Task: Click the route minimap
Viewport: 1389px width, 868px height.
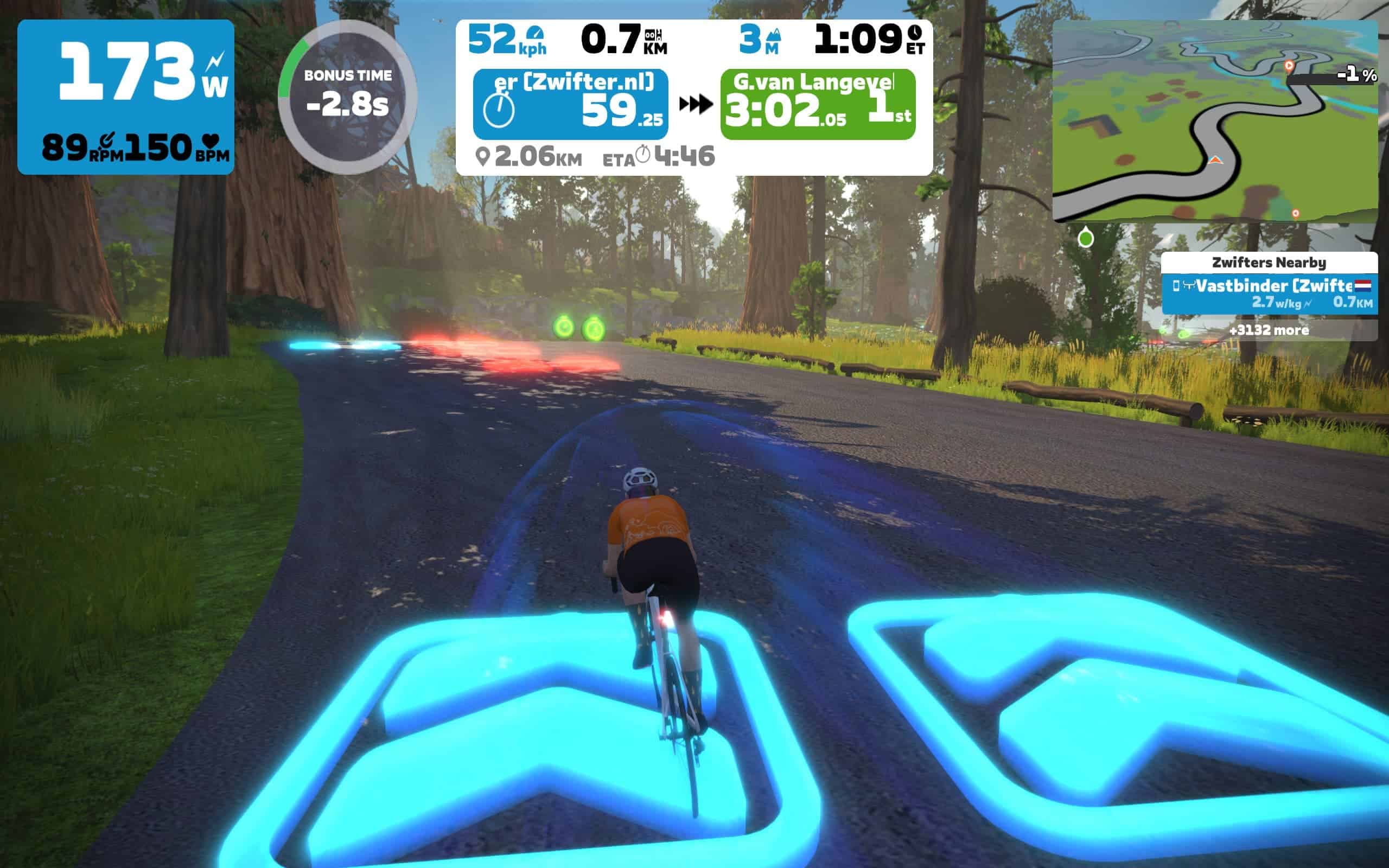Action: pos(1214,120)
